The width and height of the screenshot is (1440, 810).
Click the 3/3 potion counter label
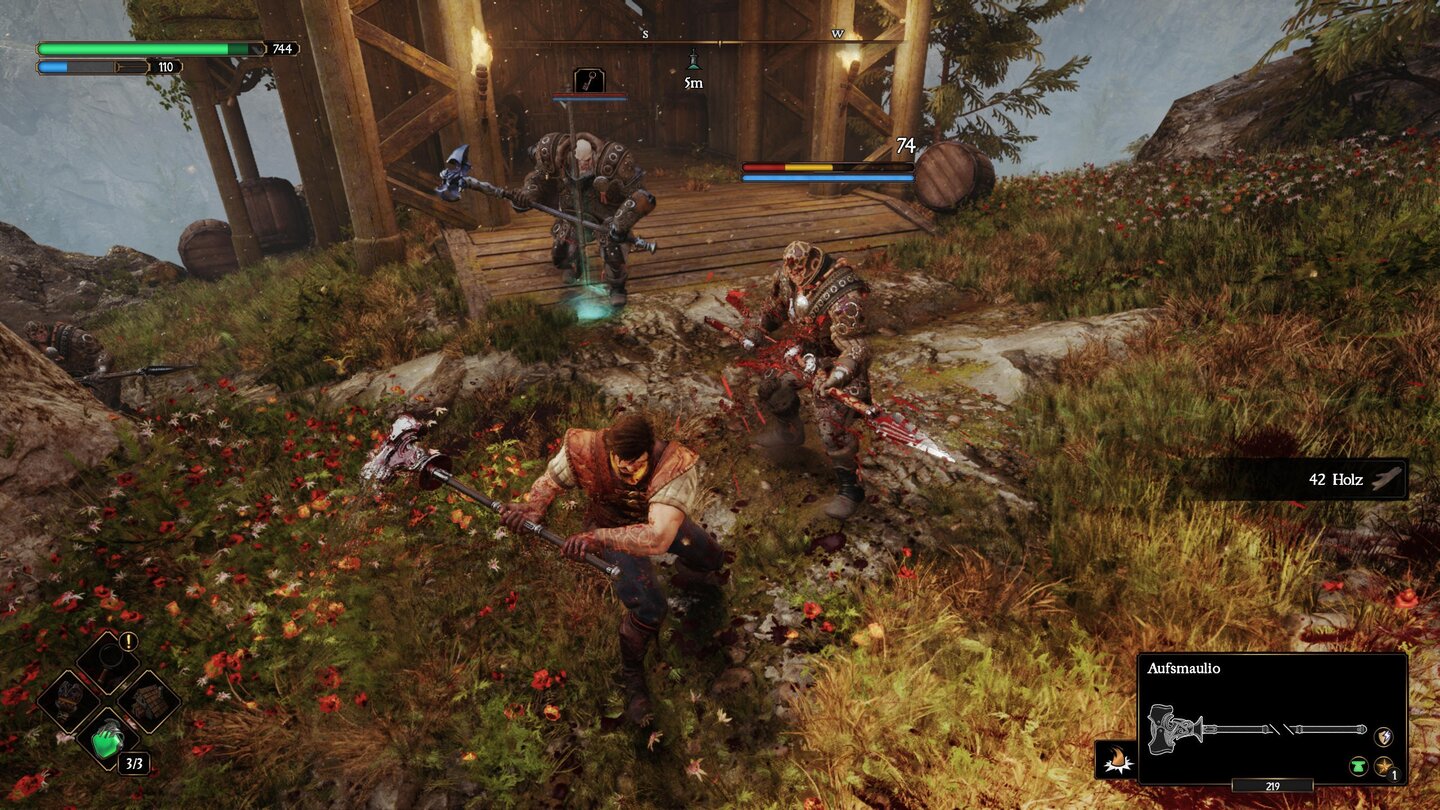pyautogui.click(x=134, y=763)
